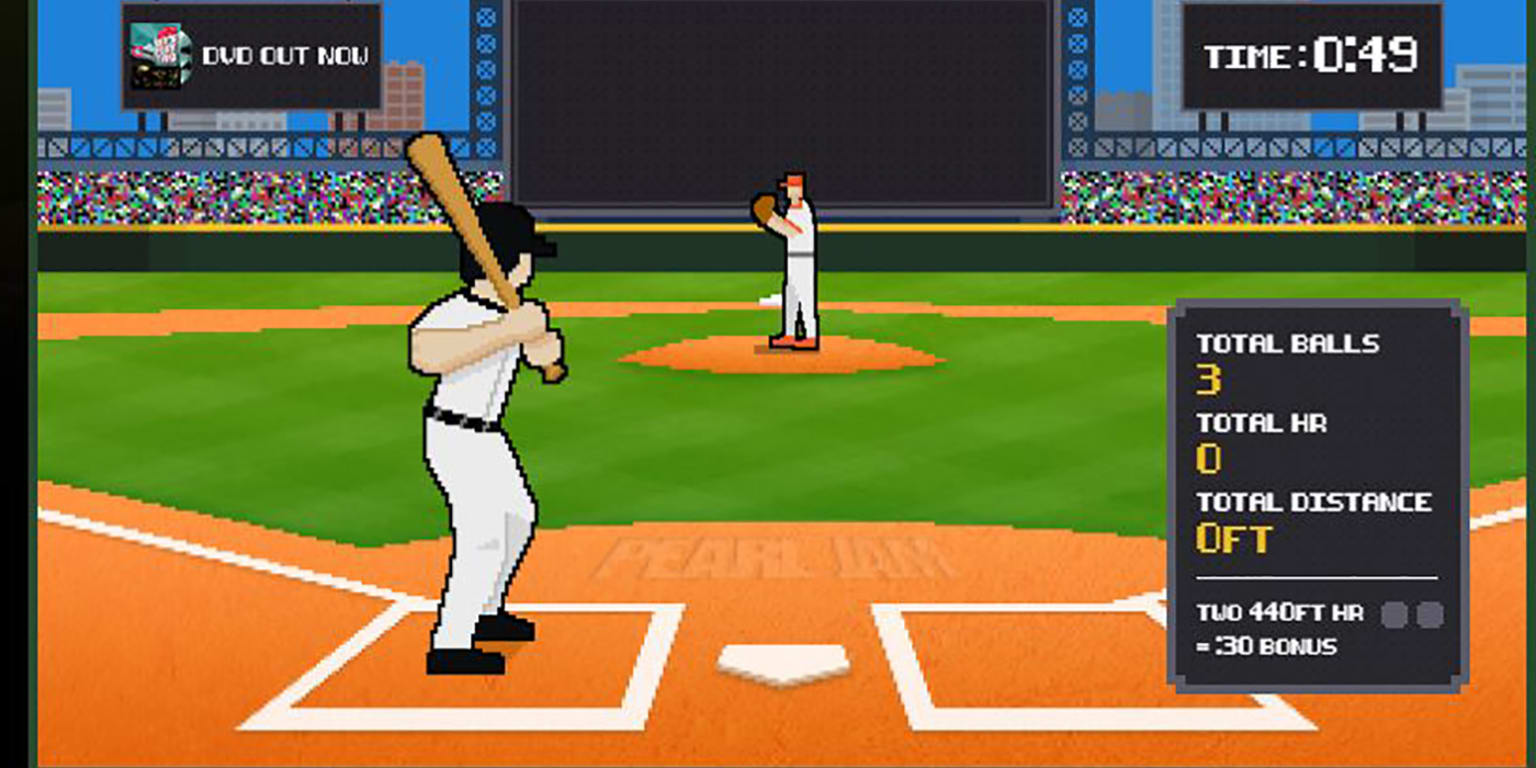The width and height of the screenshot is (1536, 768).
Task: Click the pitcher's glove
Action: 765,210
